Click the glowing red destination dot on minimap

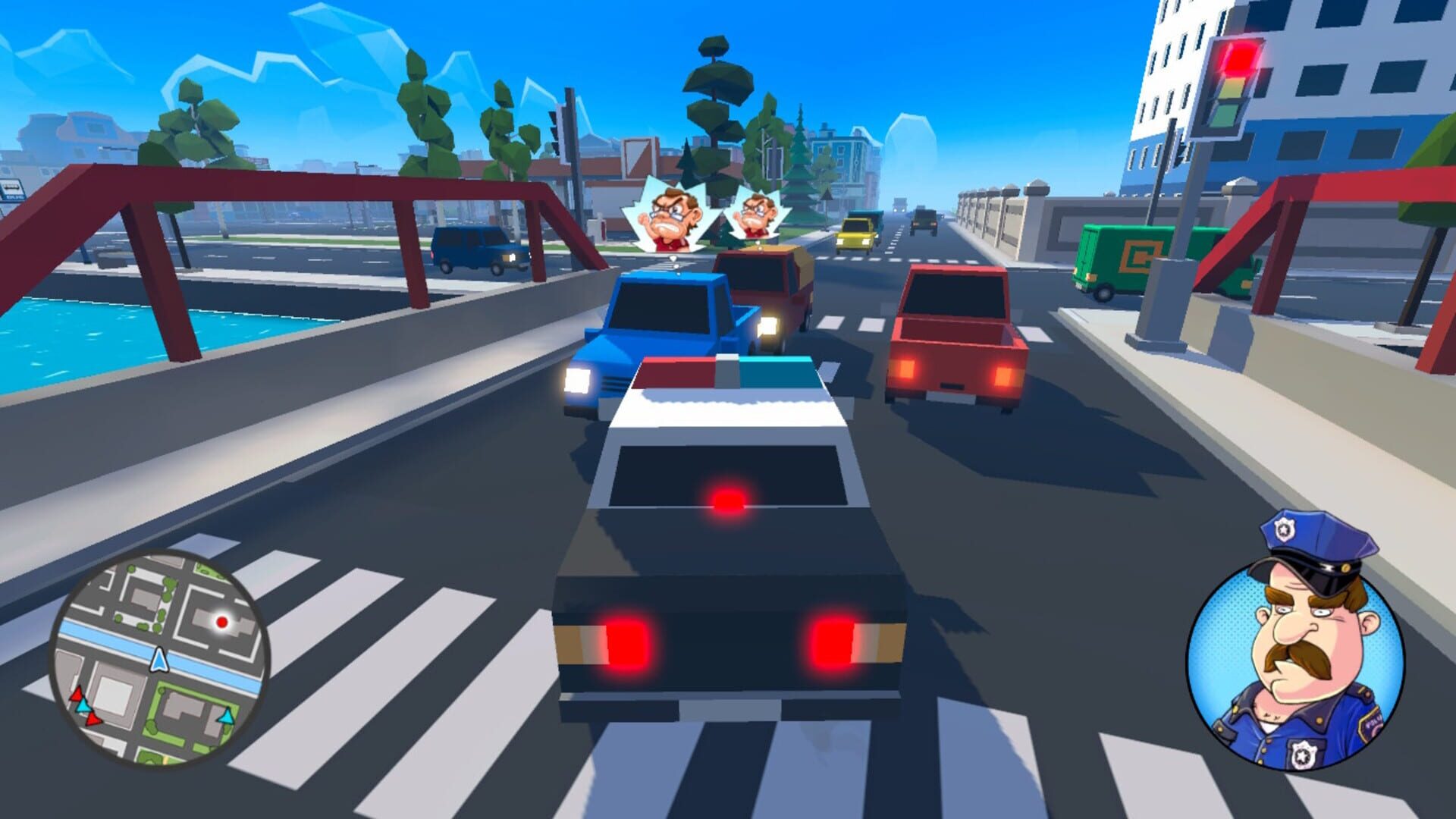click(x=222, y=622)
